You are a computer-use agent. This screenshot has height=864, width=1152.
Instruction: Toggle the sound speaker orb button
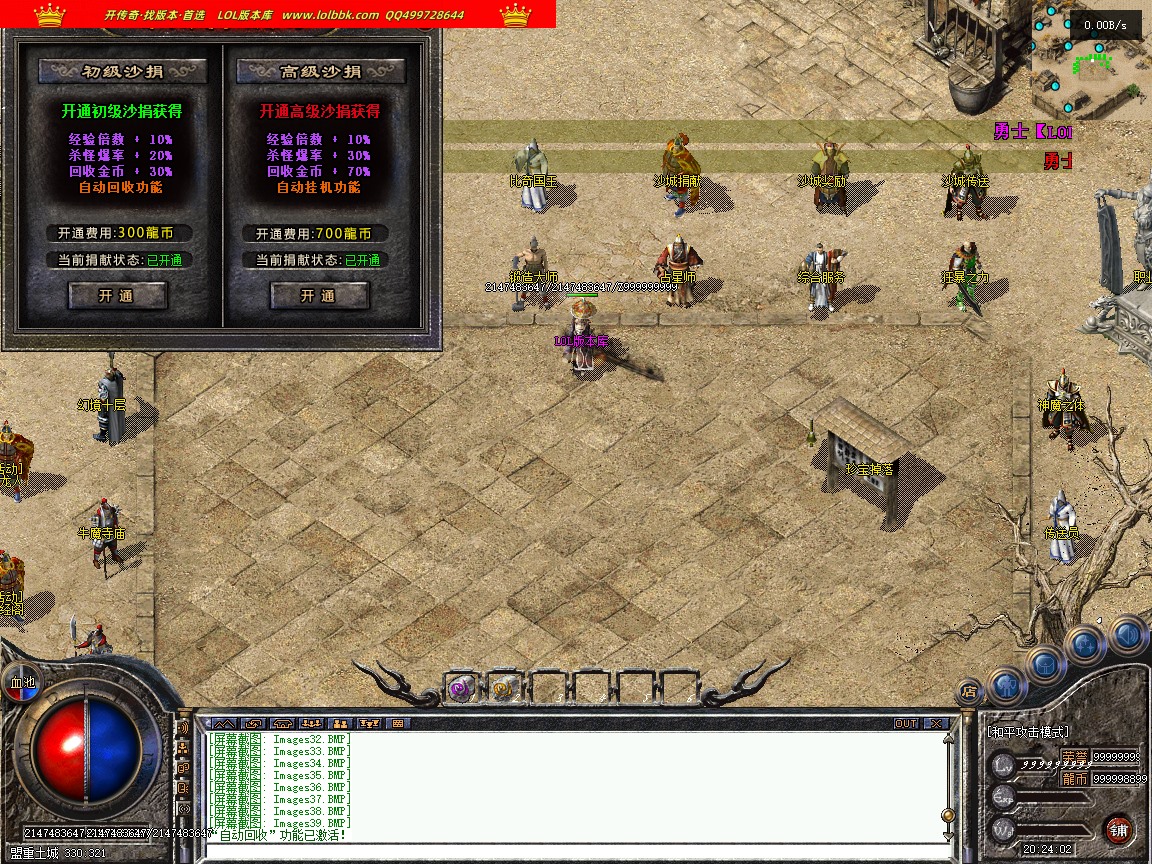(x=1126, y=634)
